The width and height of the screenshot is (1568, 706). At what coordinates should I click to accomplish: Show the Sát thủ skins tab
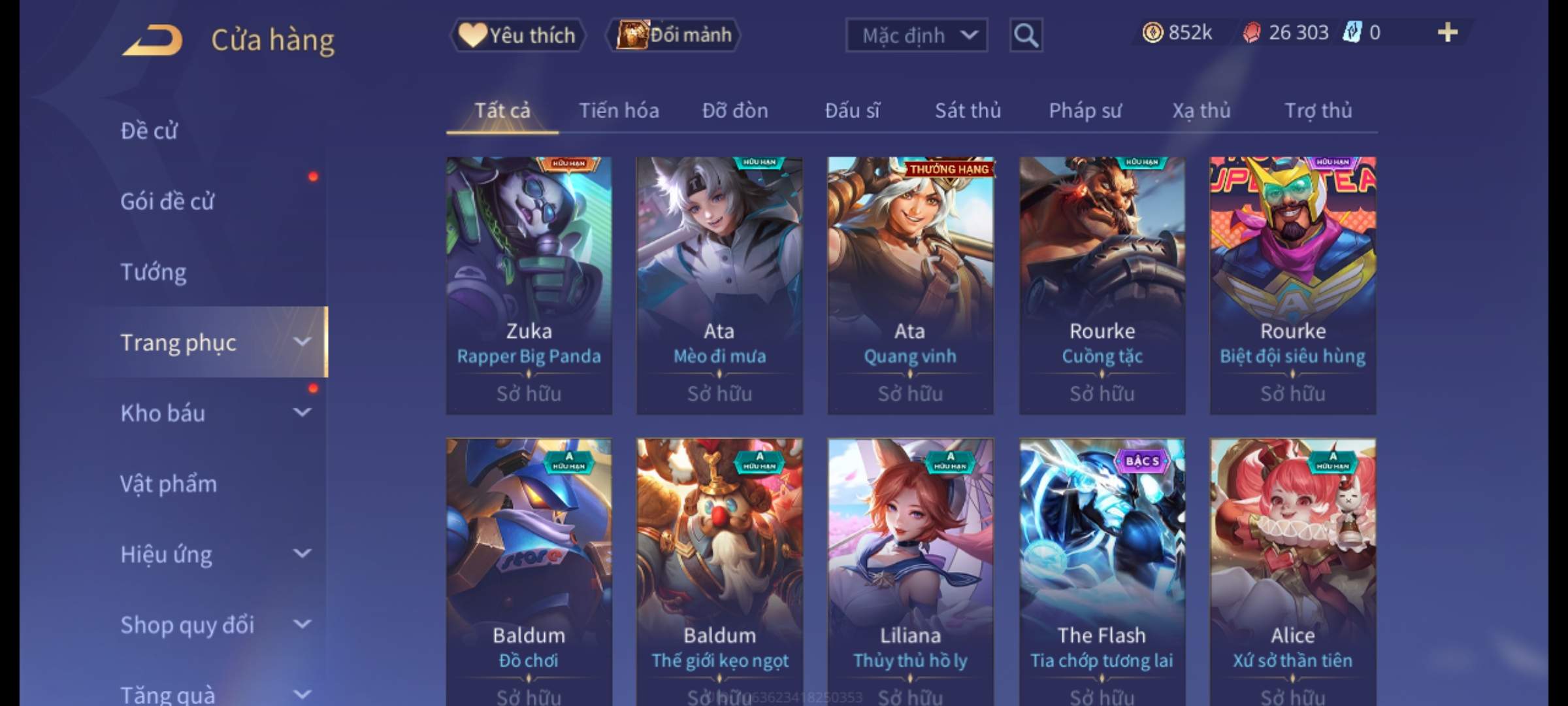pos(968,110)
